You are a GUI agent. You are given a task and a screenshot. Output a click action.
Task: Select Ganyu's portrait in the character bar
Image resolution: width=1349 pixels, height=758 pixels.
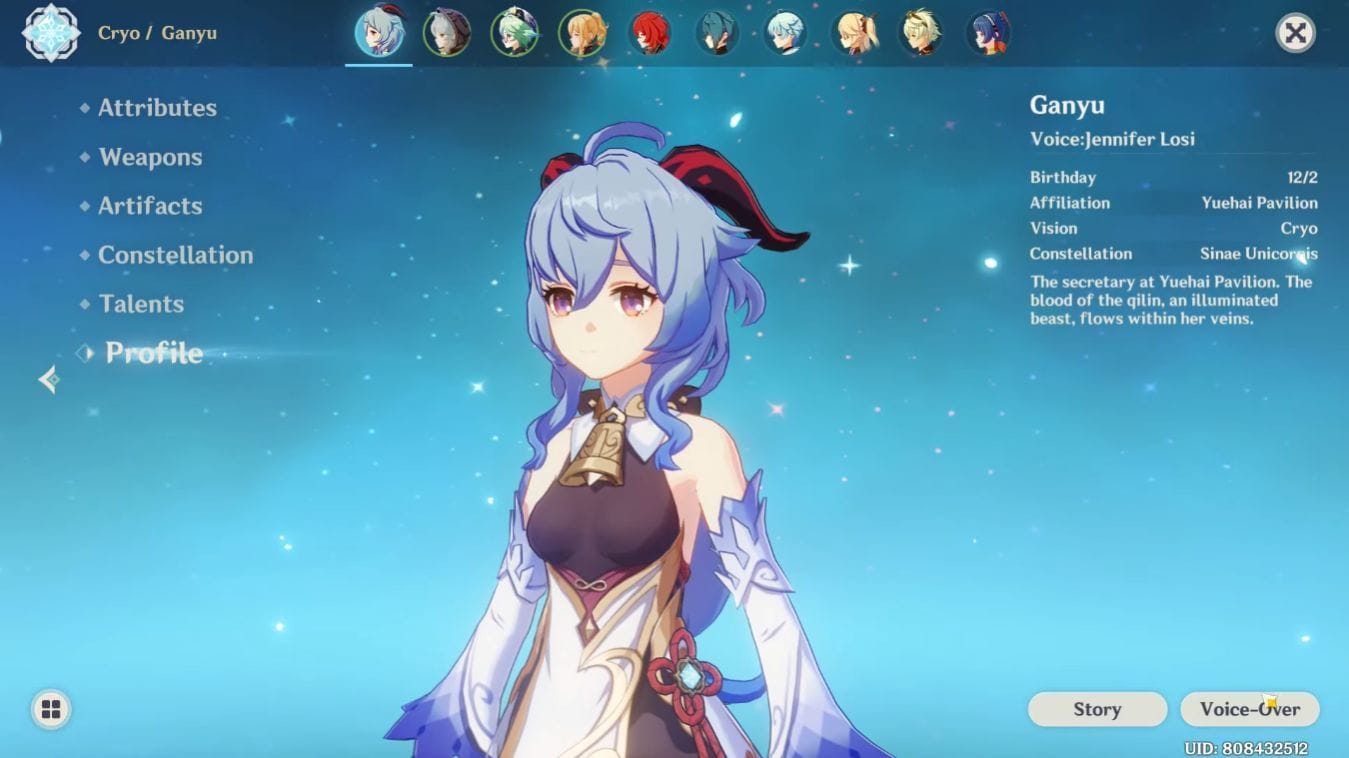click(x=379, y=33)
